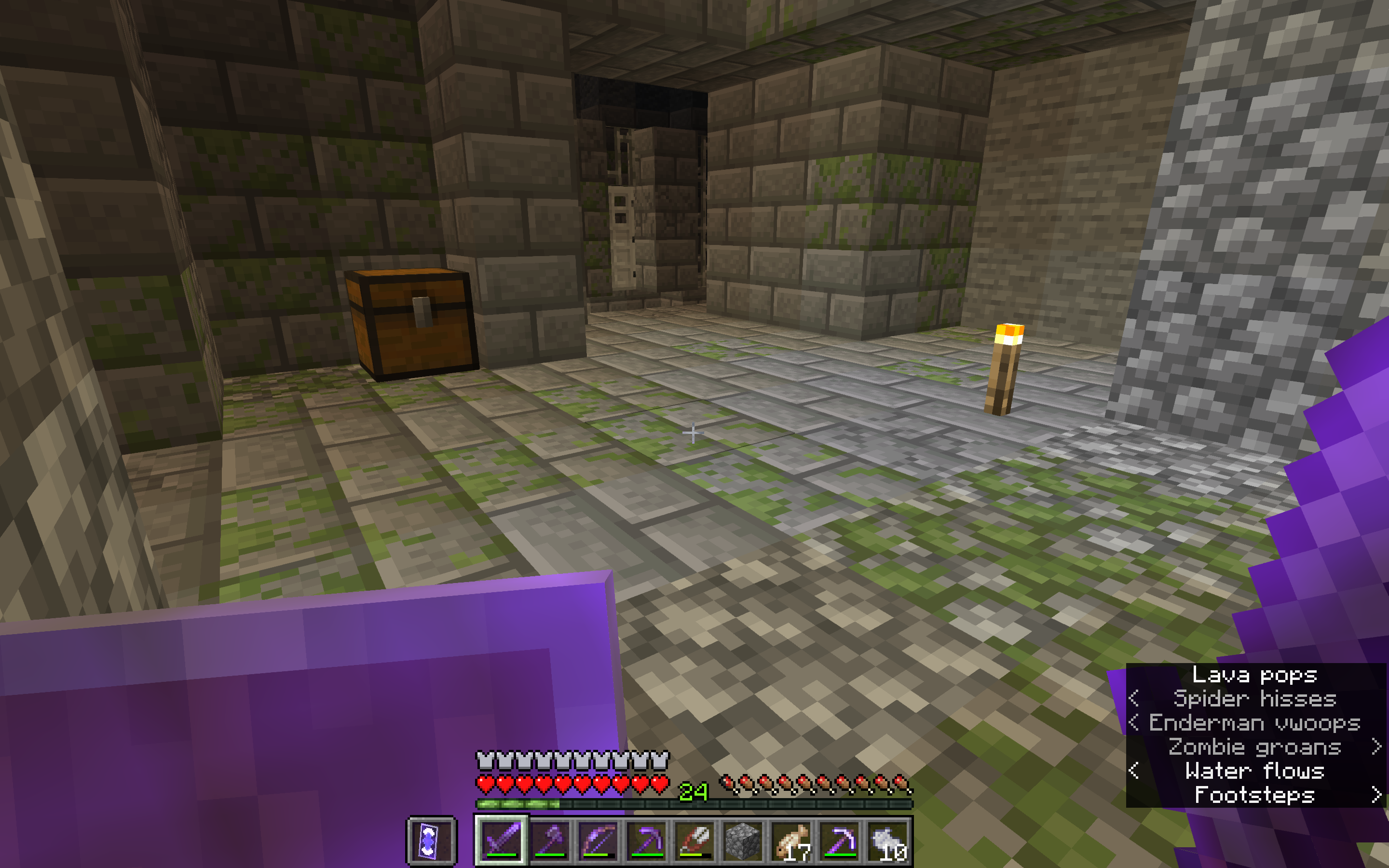Click the shield in the offhand slot
The width and height of the screenshot is (1389, 868).
pos(432,842)
